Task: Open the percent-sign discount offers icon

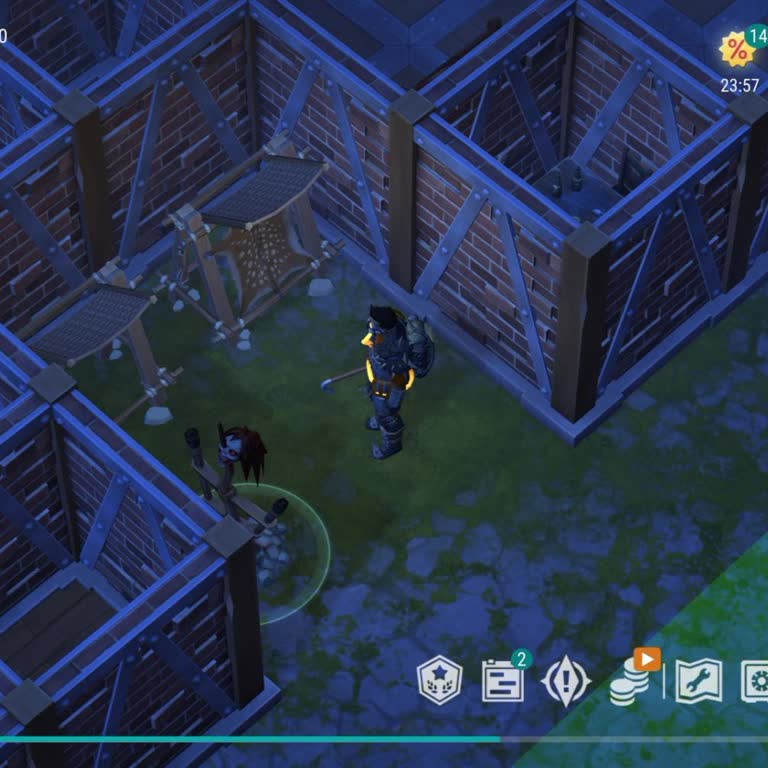Action: click(738, 50)
